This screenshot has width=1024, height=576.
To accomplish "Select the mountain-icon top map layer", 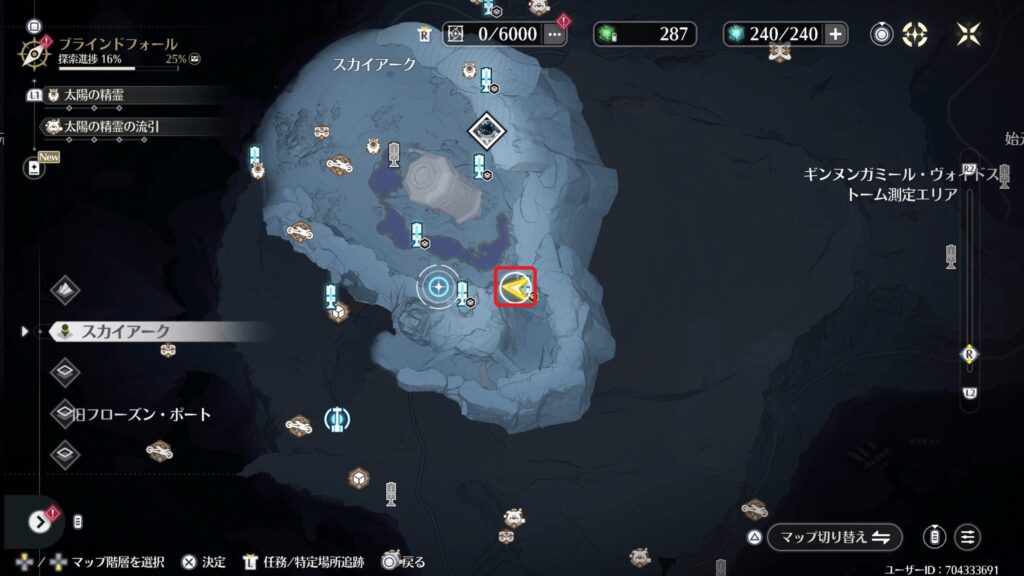I will 66,290.
